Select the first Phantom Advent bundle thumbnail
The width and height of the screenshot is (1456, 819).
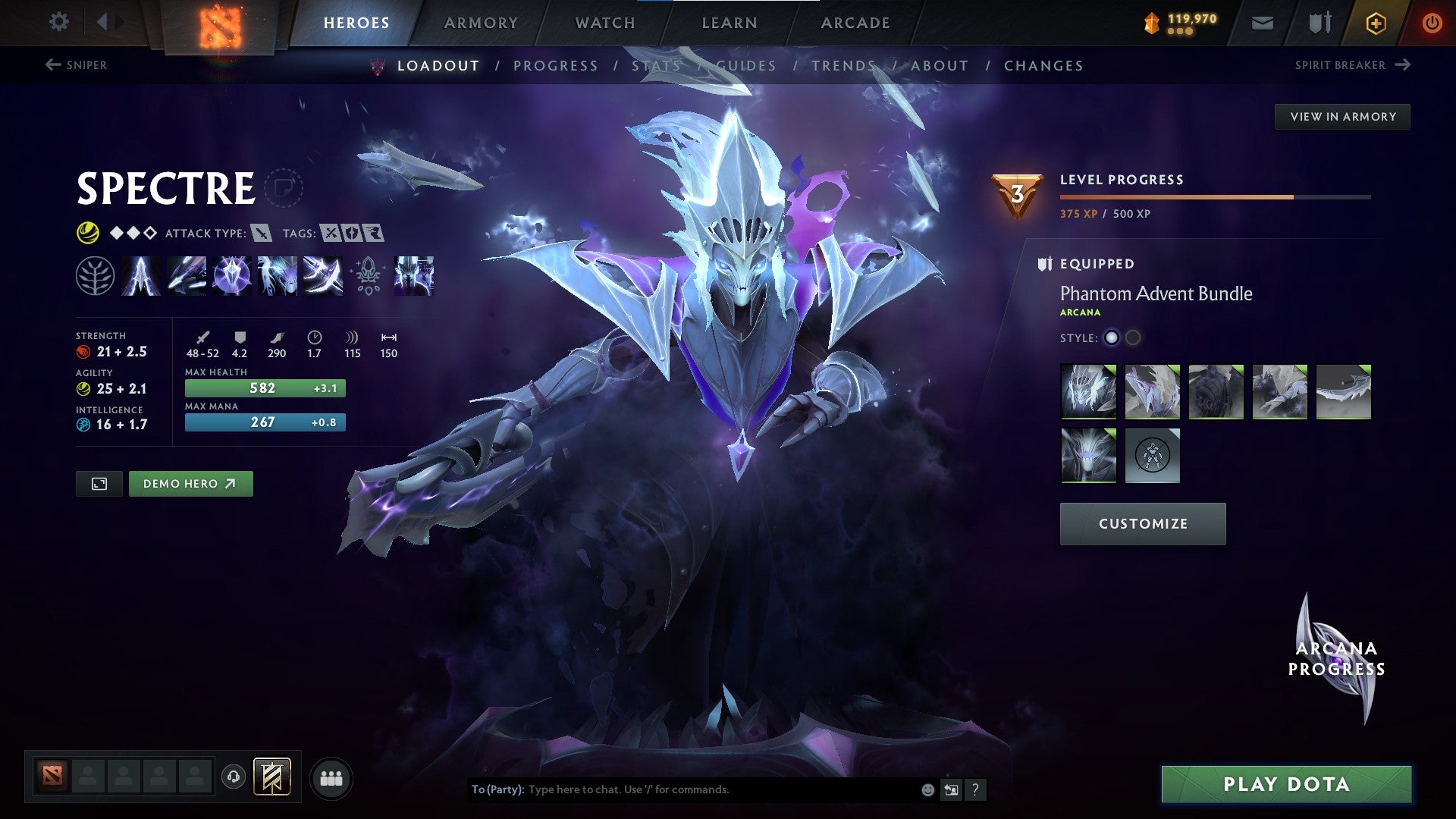point(1088,391)
